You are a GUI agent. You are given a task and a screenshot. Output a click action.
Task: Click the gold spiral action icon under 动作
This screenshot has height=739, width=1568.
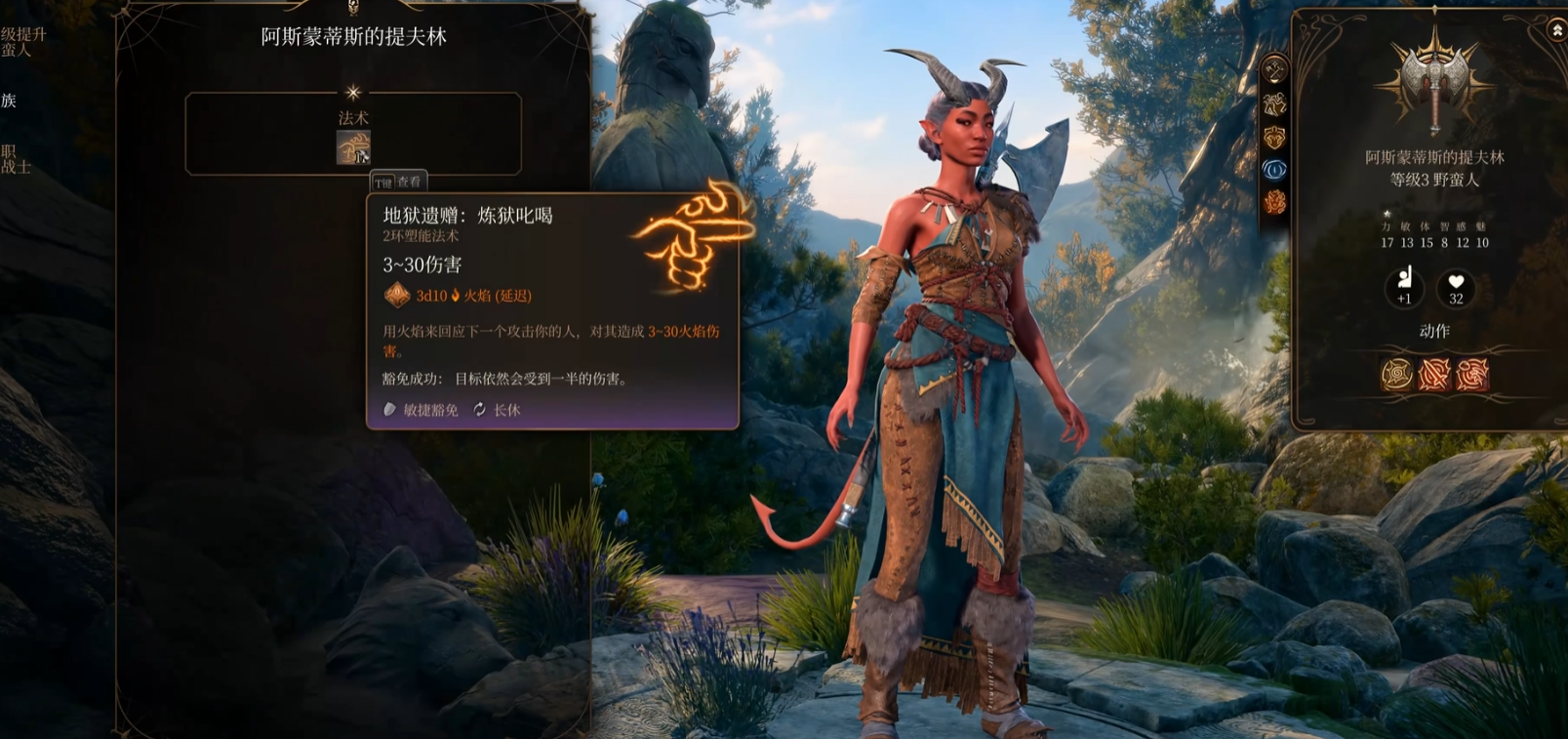tap(1396, 374)
